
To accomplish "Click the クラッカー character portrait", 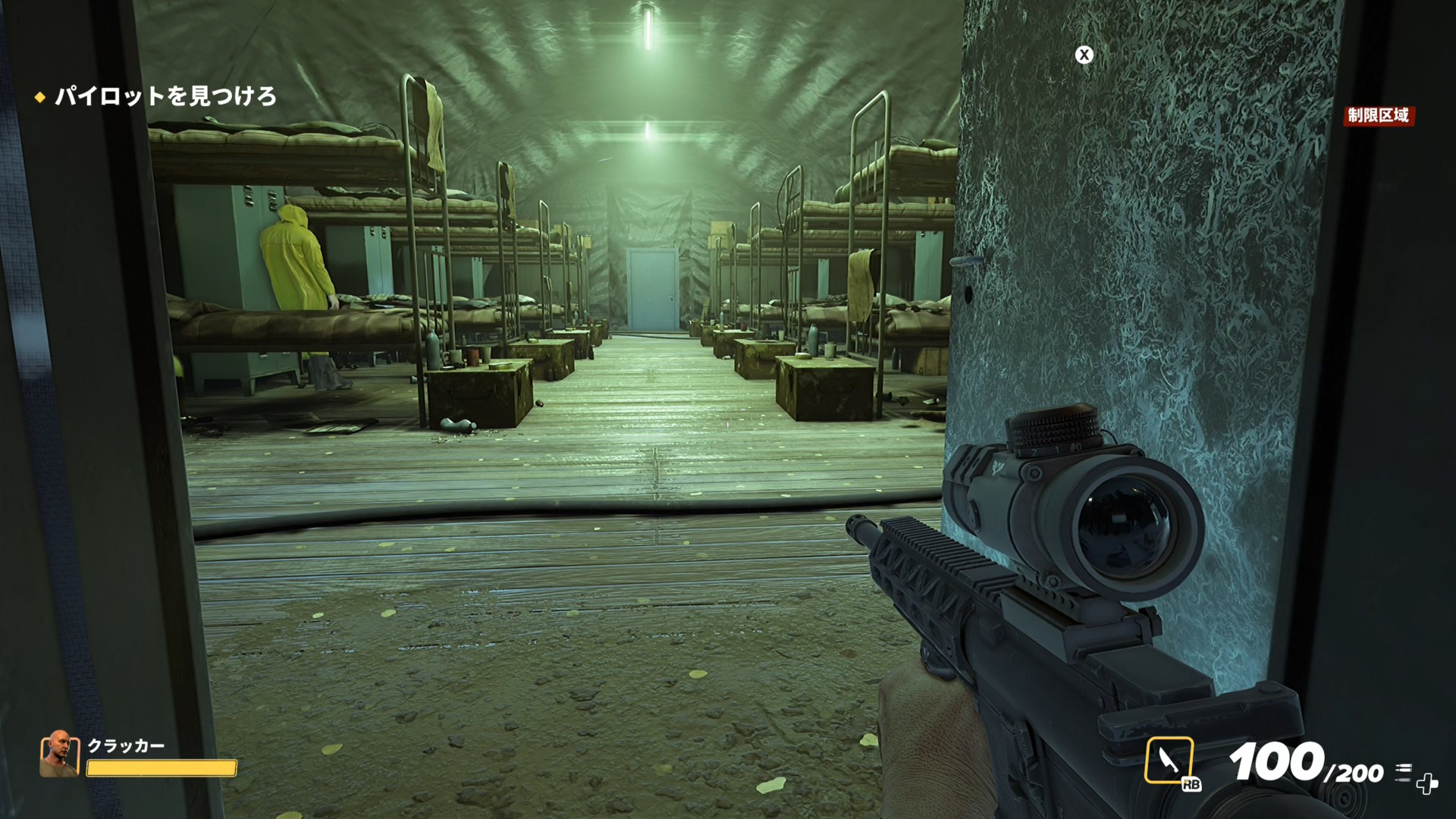I will [x=59, y=754].
